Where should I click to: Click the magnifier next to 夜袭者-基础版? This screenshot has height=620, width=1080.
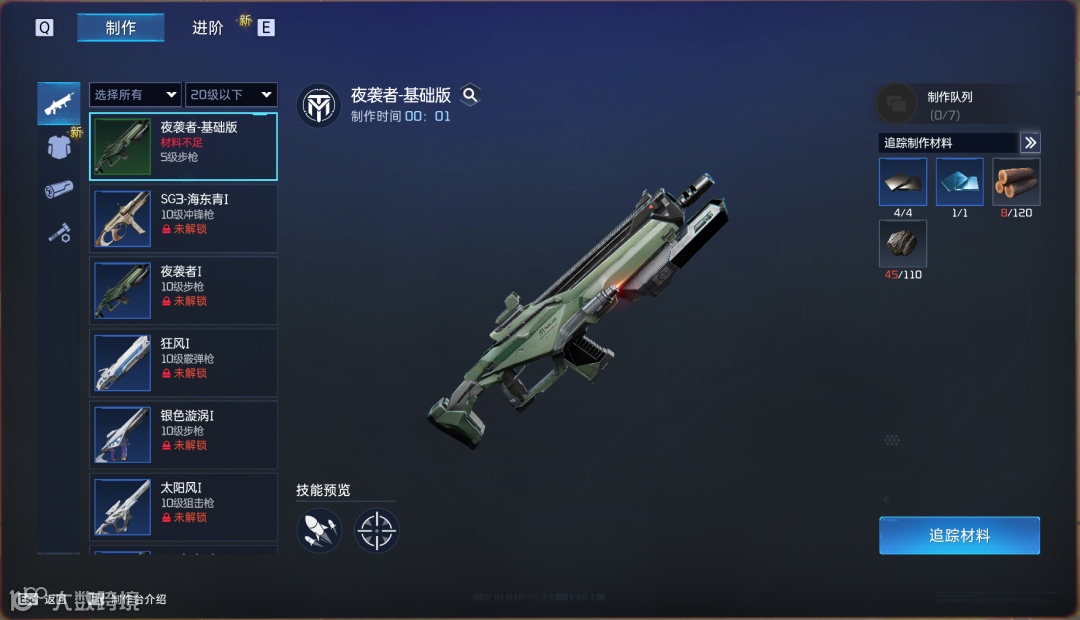click(x=470, y=95)
